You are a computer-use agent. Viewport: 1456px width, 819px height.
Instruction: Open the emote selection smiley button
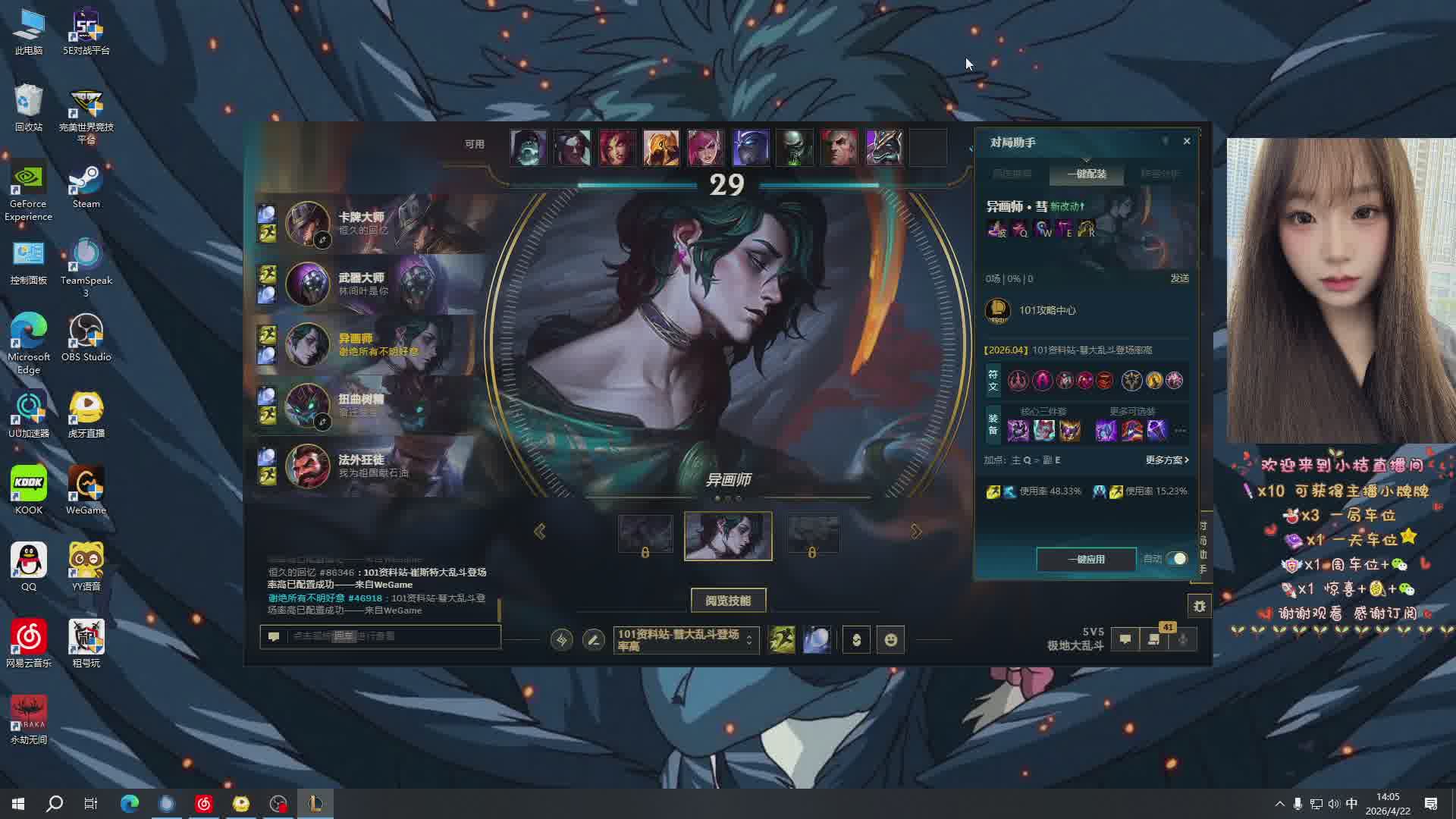coord(891,640)
